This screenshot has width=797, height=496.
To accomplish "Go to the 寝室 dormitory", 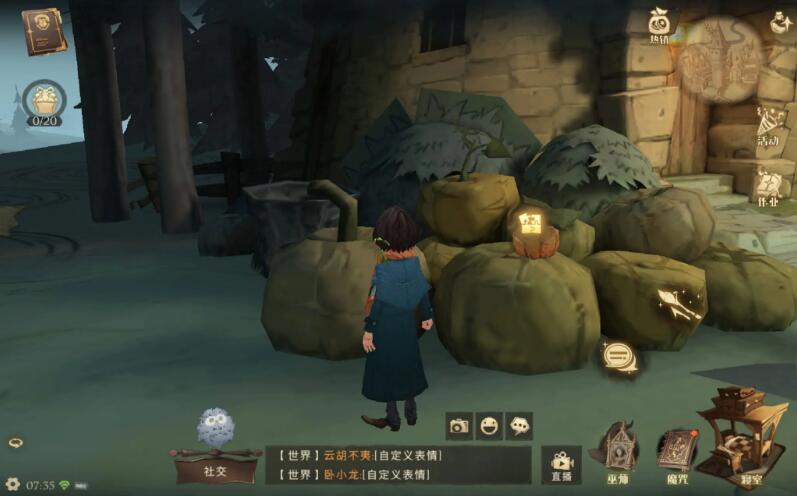I will point(743,440).
